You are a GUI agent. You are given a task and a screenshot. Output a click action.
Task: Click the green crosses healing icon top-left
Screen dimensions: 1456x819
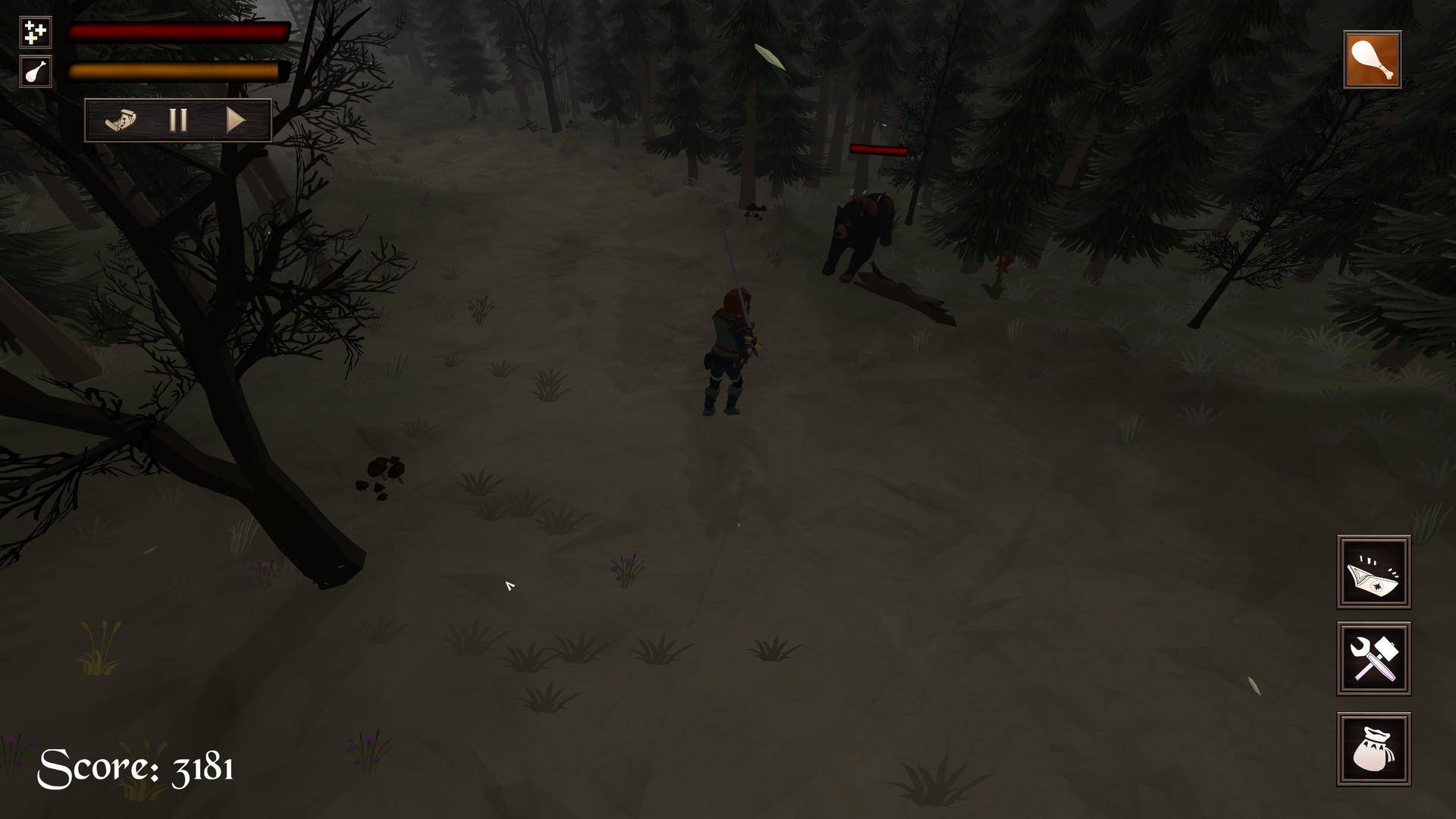click(x=34, y=33)
